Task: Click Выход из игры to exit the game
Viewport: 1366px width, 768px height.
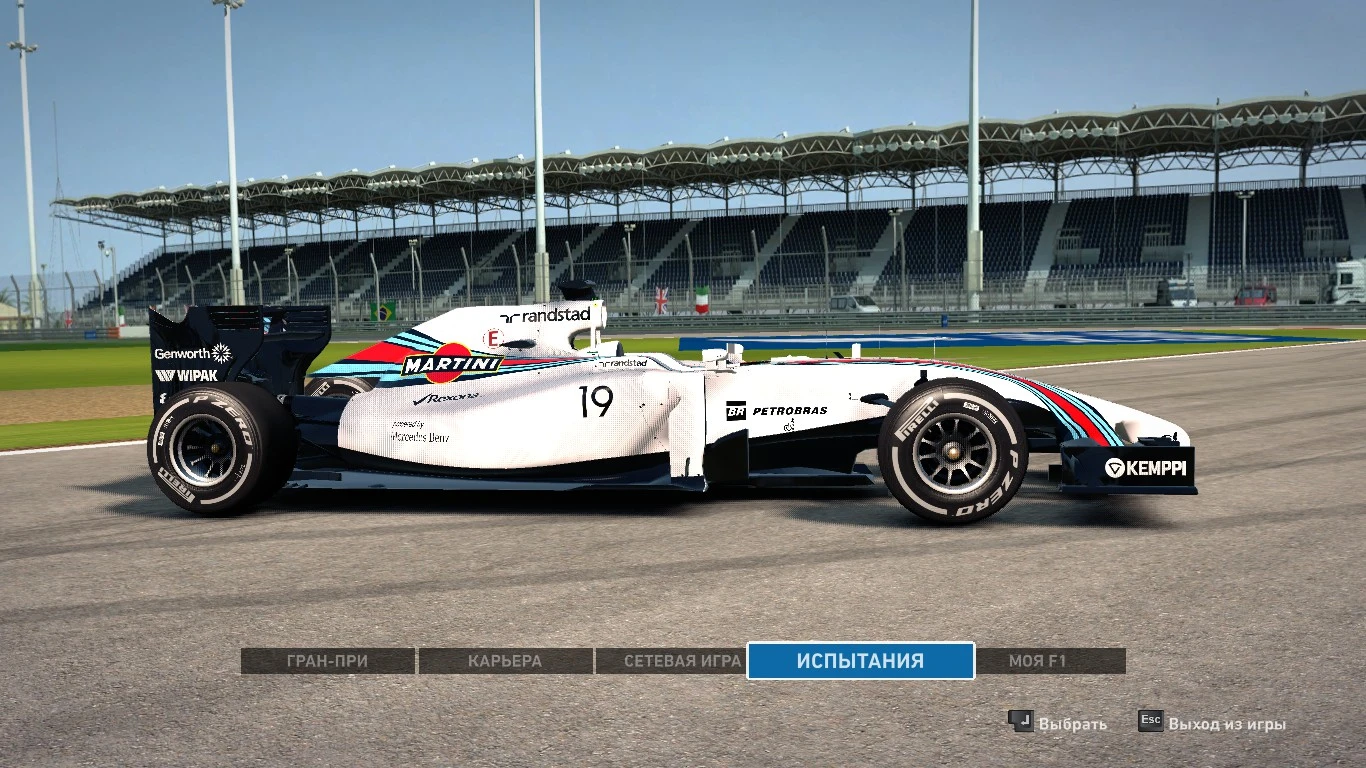Action: (1228, 722)
